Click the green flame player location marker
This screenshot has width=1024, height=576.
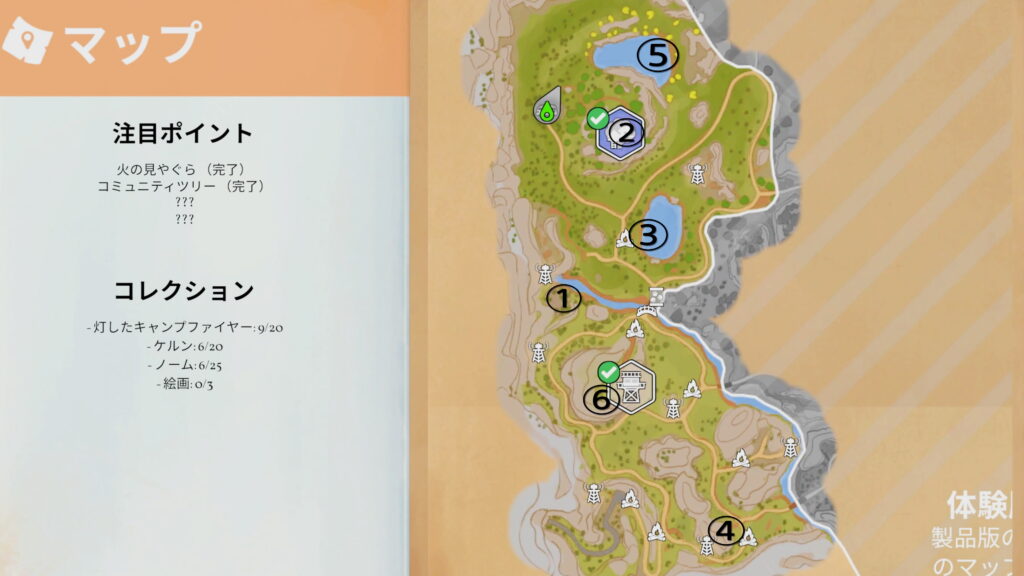pyautogui.click(x=547, y=106)
